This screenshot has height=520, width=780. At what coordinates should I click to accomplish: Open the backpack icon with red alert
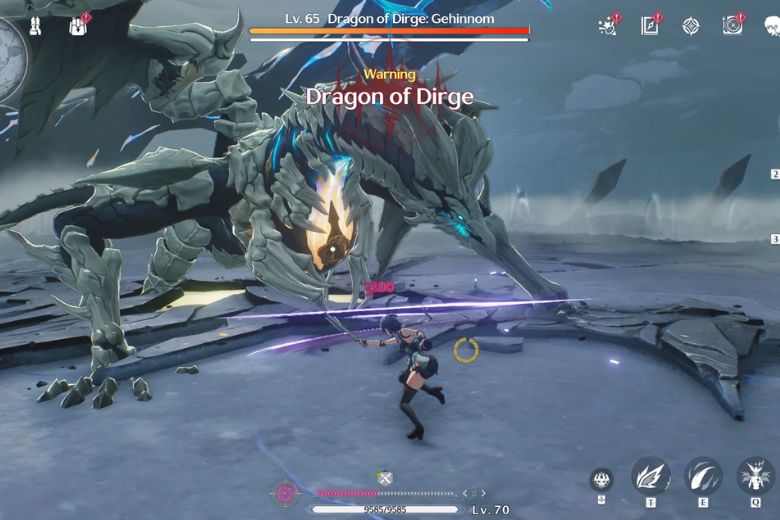click(78, 26)
